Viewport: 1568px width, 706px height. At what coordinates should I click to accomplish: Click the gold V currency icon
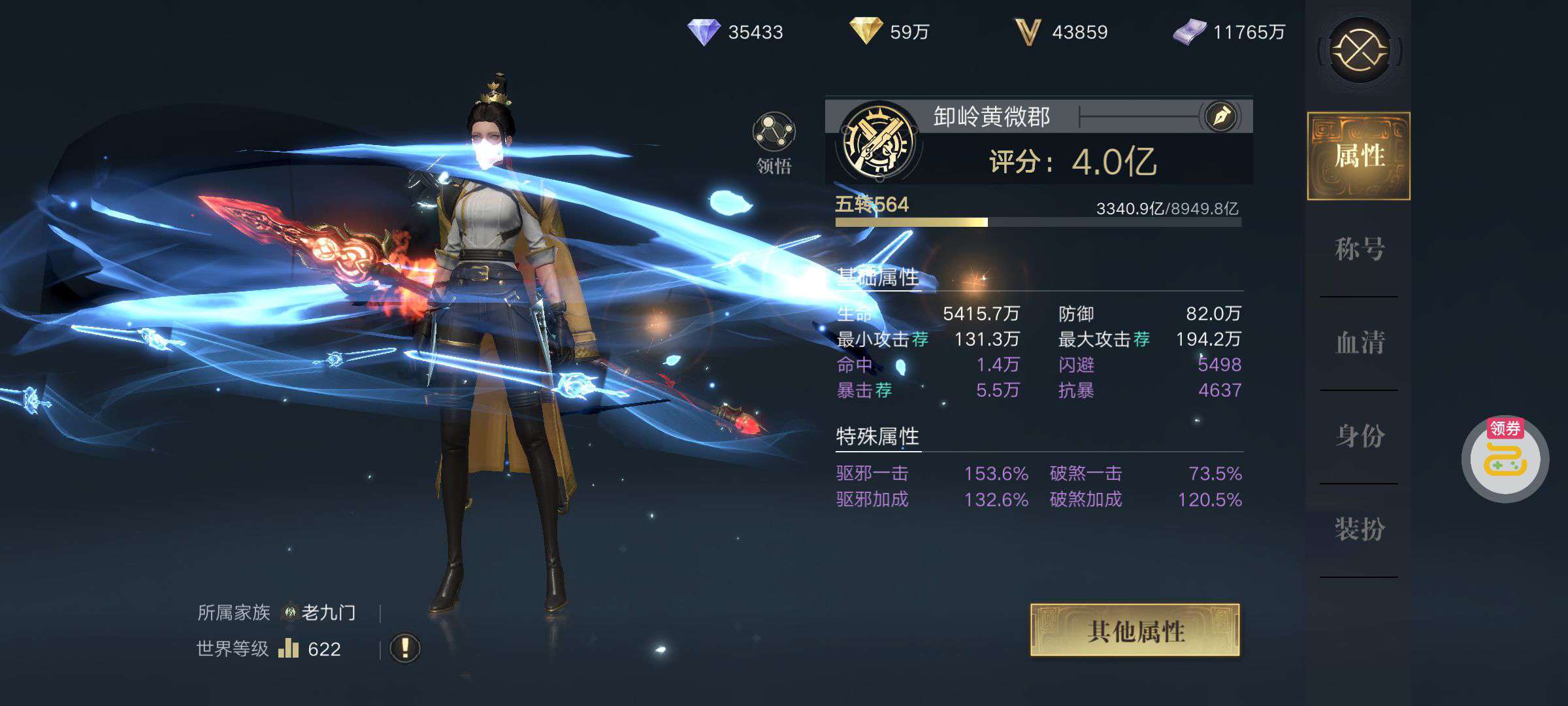pos(1027,32)
